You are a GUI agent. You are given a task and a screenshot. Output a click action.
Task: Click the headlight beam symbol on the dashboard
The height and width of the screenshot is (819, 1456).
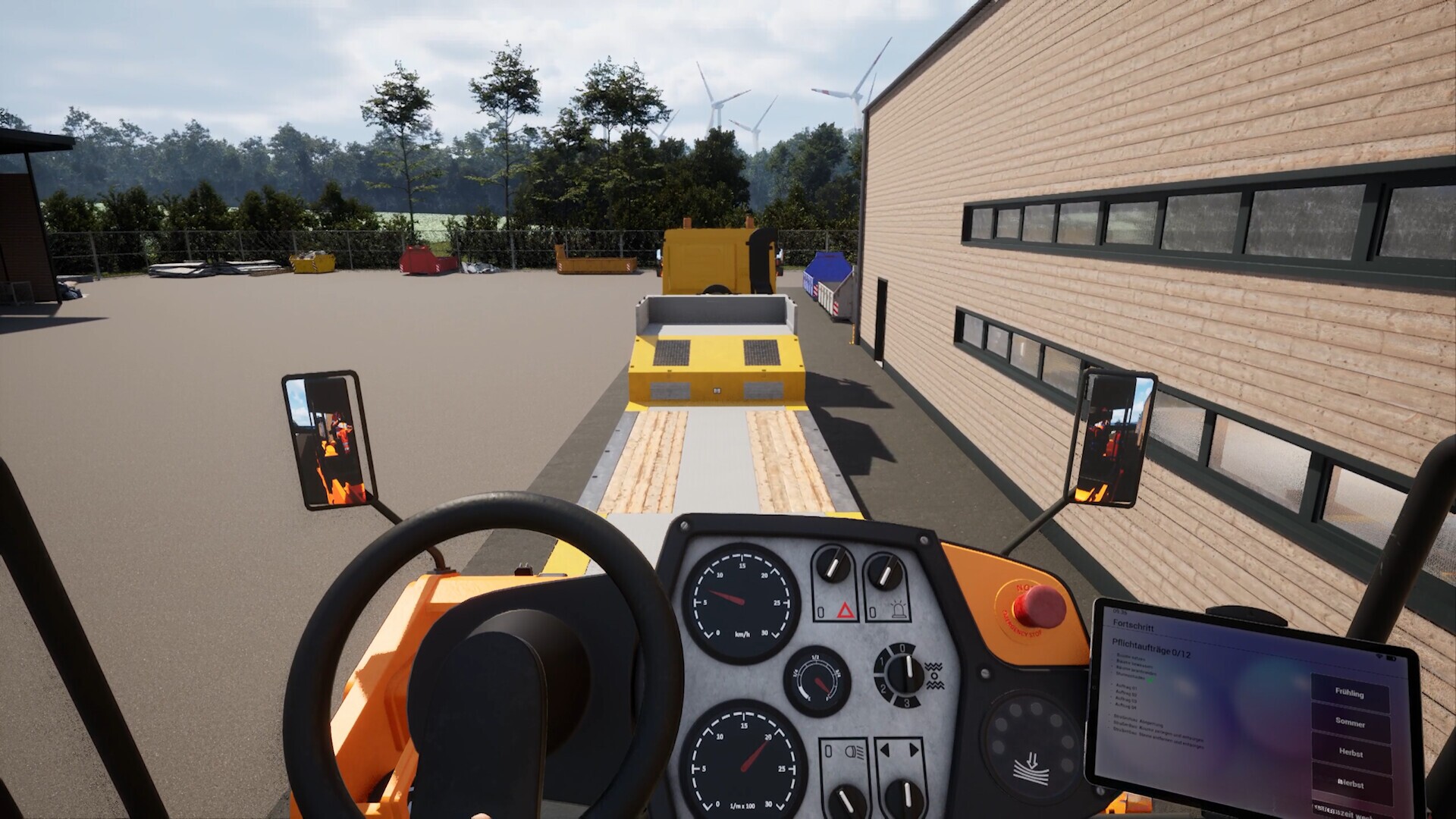(855, 752)
